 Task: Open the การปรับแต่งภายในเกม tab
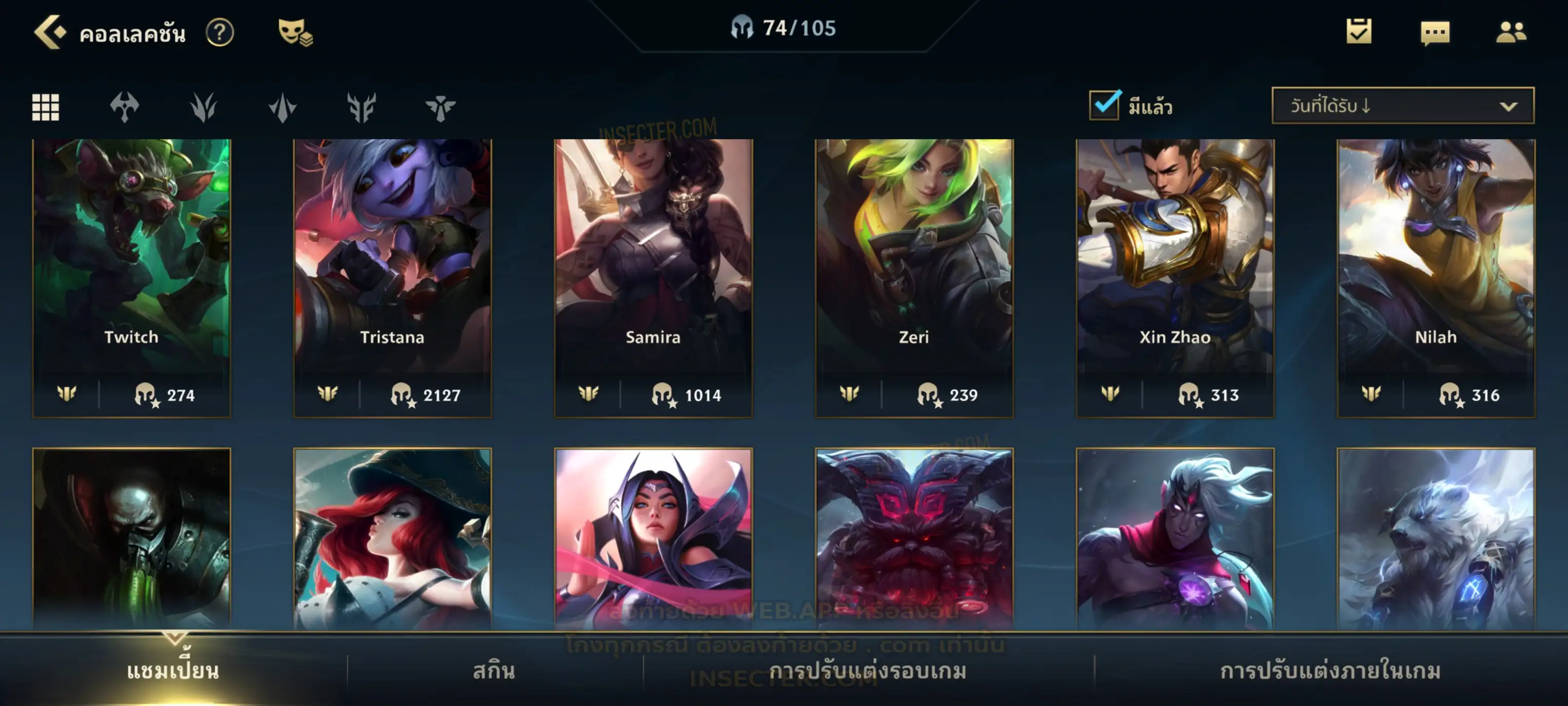click(1330, 671)
